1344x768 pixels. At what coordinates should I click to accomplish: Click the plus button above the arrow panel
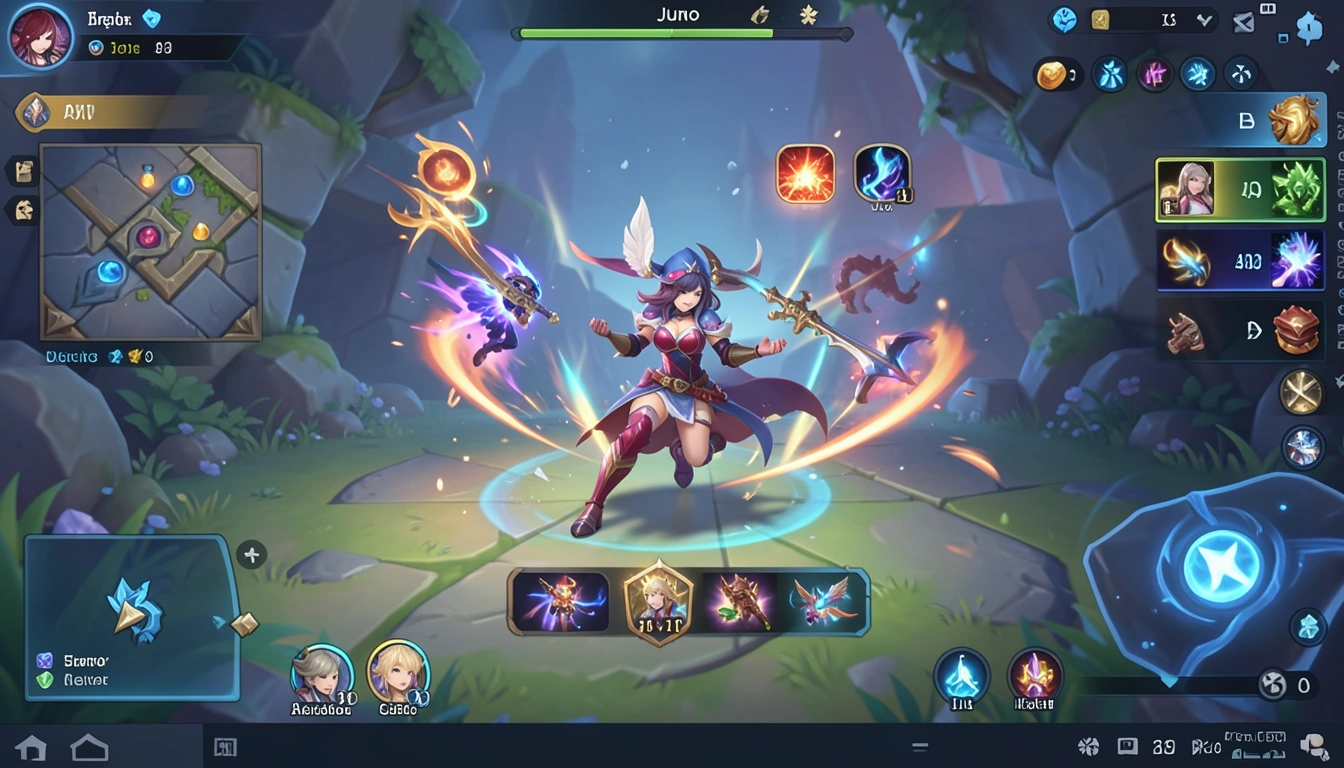click(x=251, y=555)
